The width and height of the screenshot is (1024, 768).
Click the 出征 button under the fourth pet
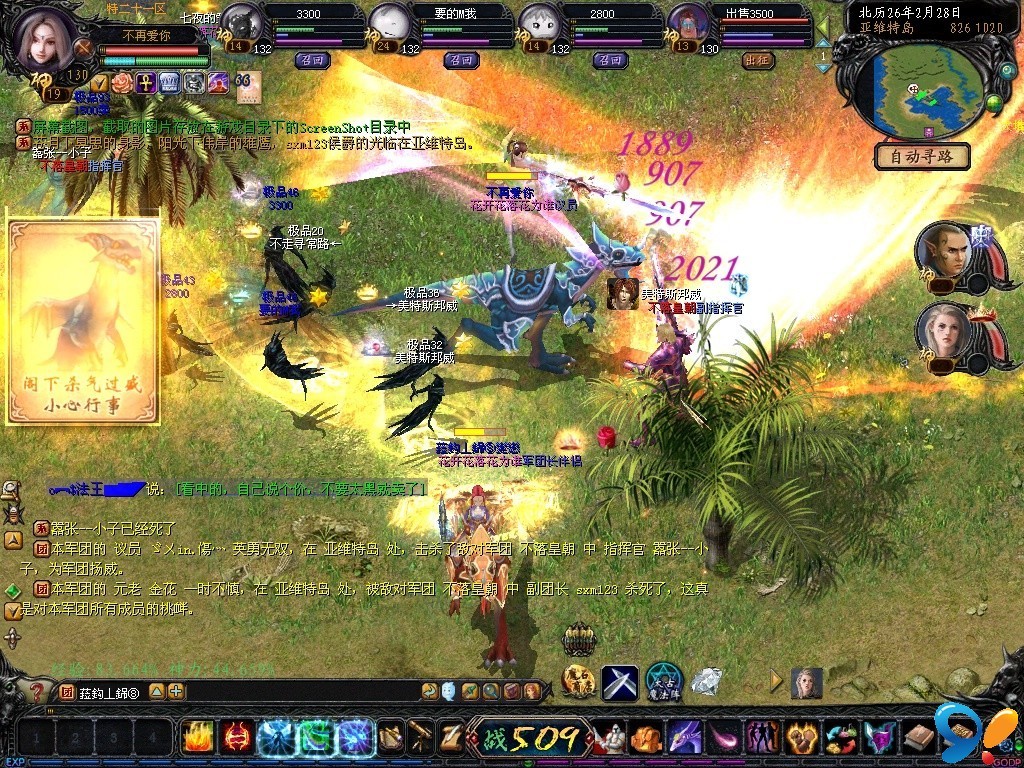[759, 60]
